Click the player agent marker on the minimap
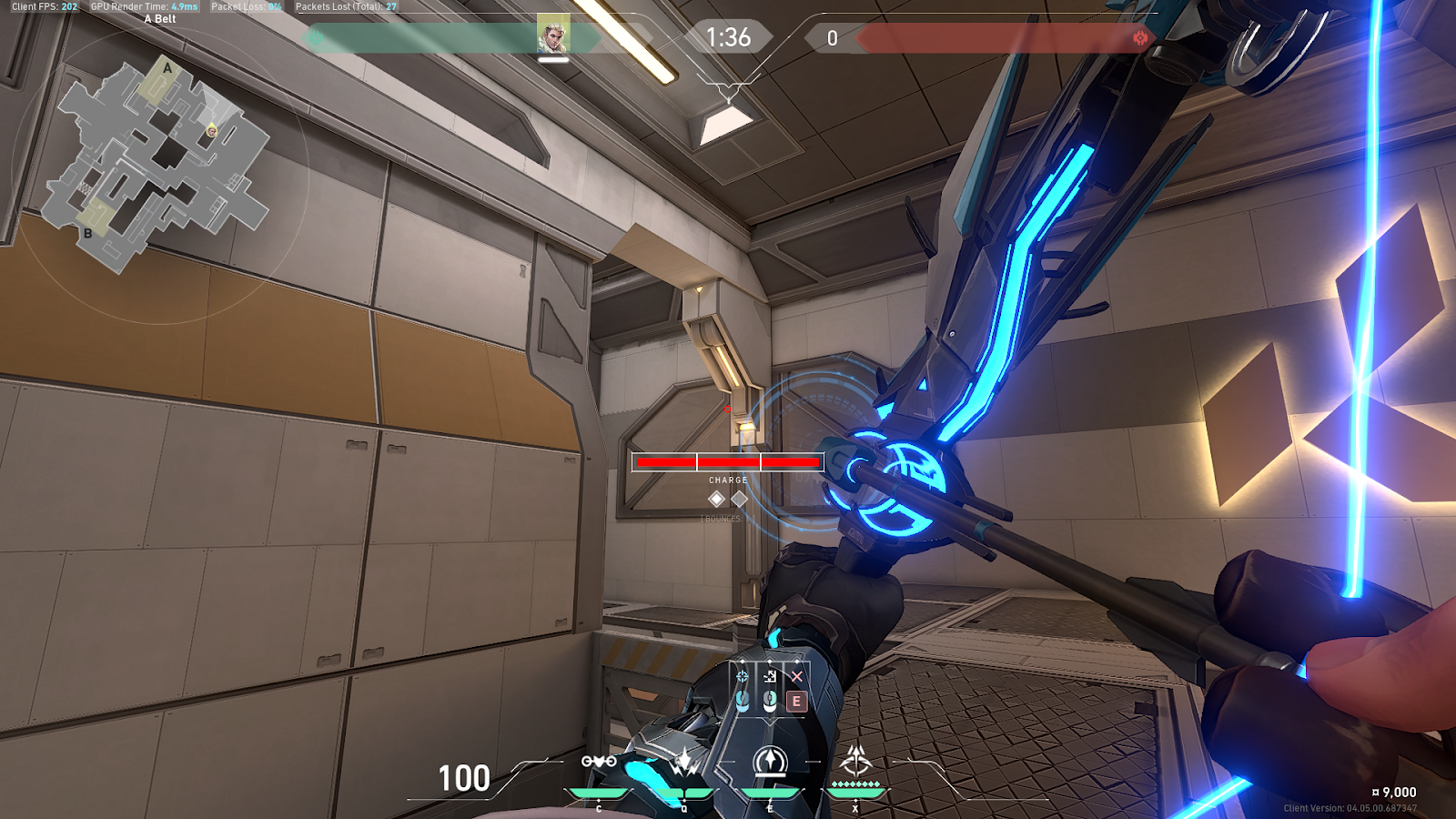The image size is (1456, 819). coord(211,131)
